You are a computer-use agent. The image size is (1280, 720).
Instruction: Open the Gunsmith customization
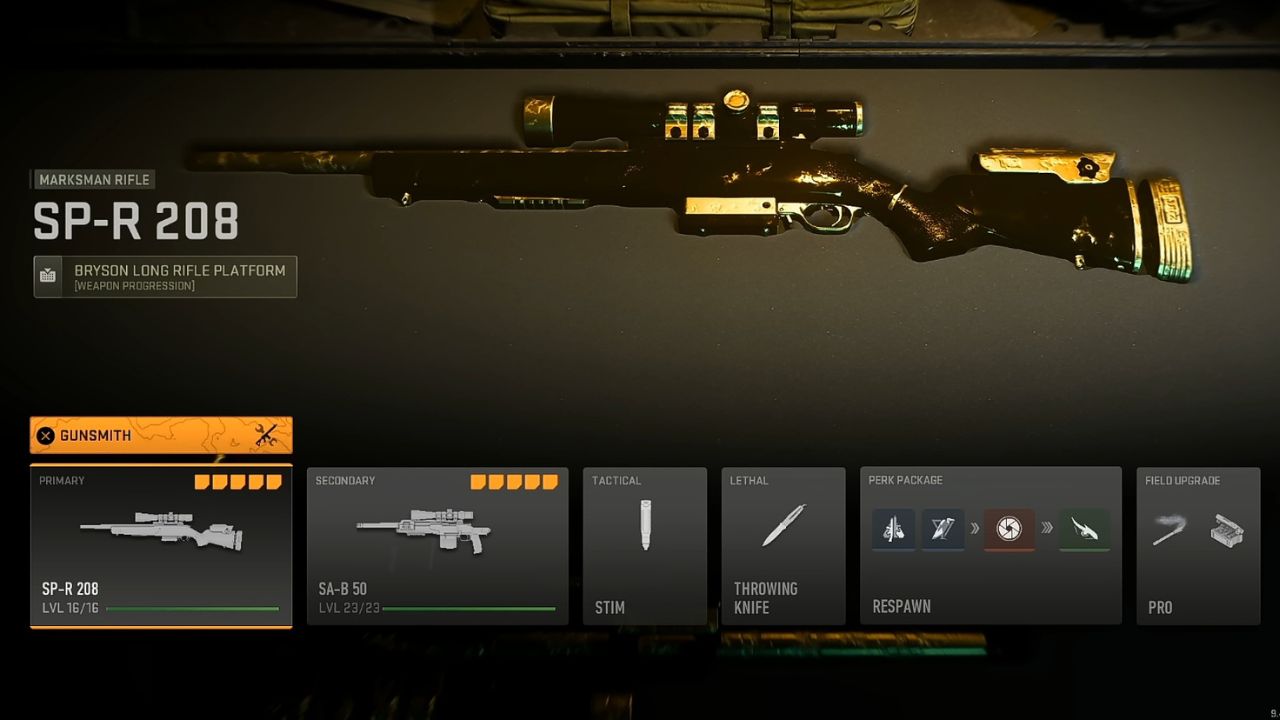click(x=161, y=435)
